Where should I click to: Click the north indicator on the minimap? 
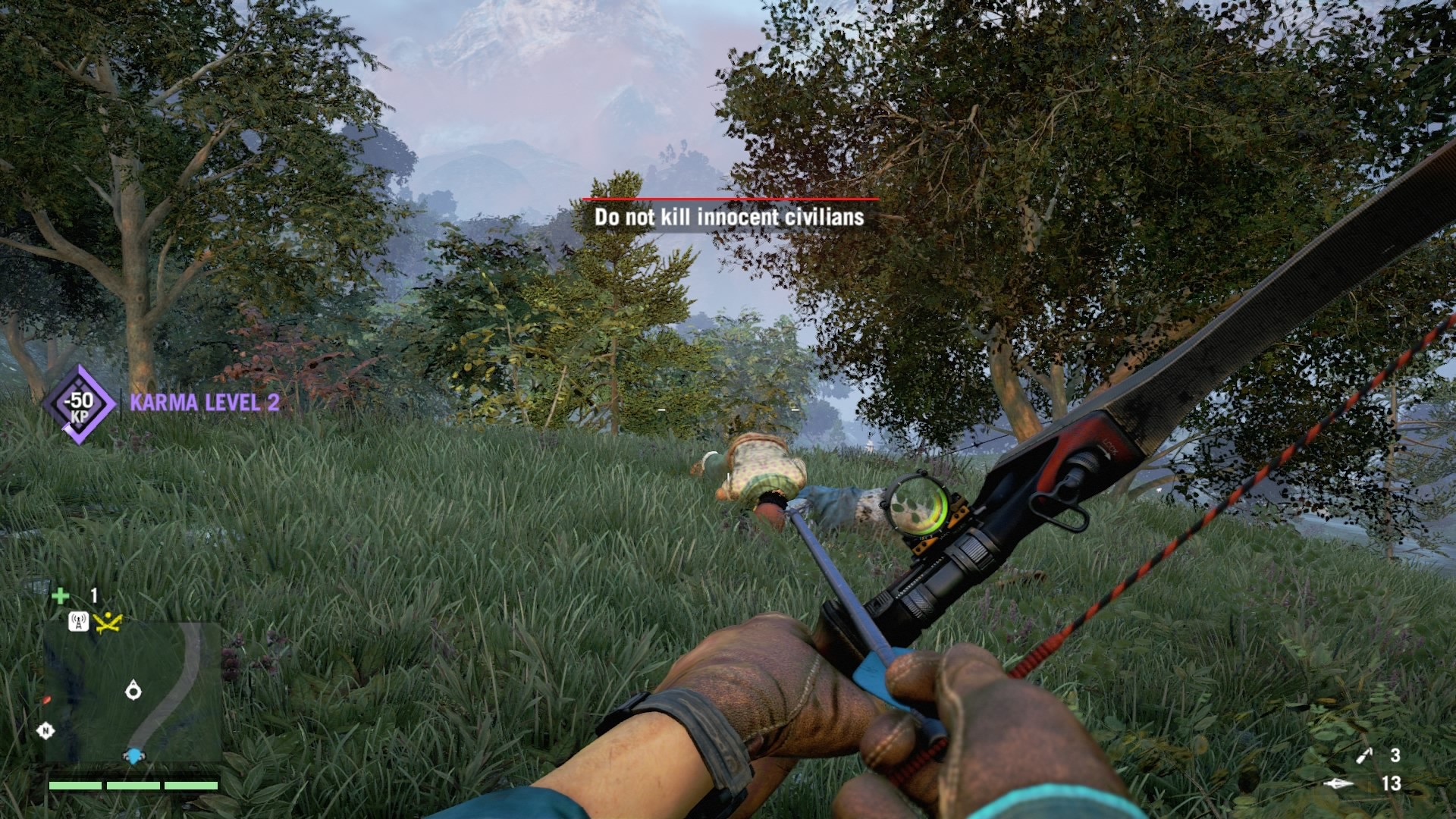click(45, 730)
